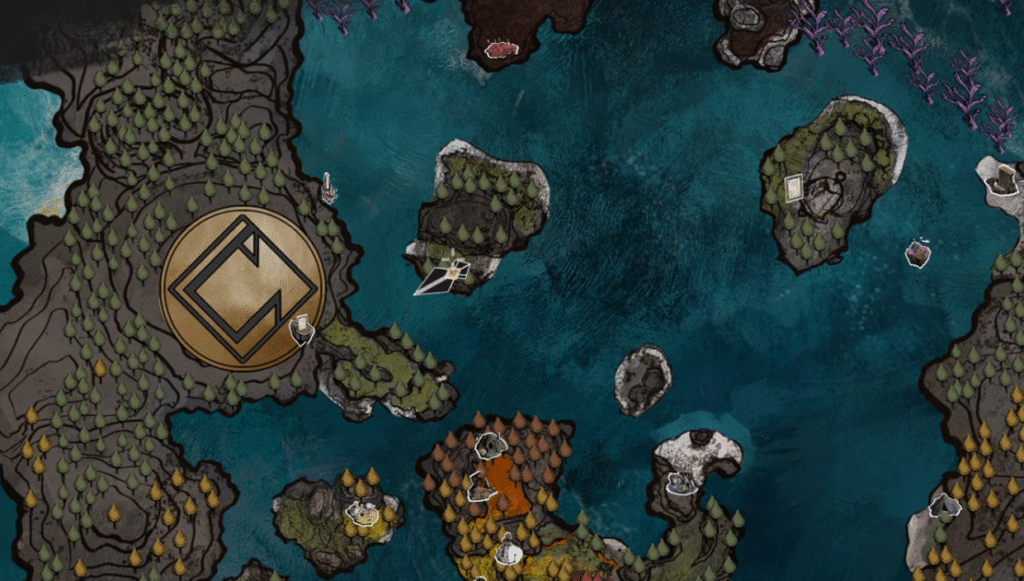
Task: Pick the marker below the snowy white peninsula
Action: (682, 483)
